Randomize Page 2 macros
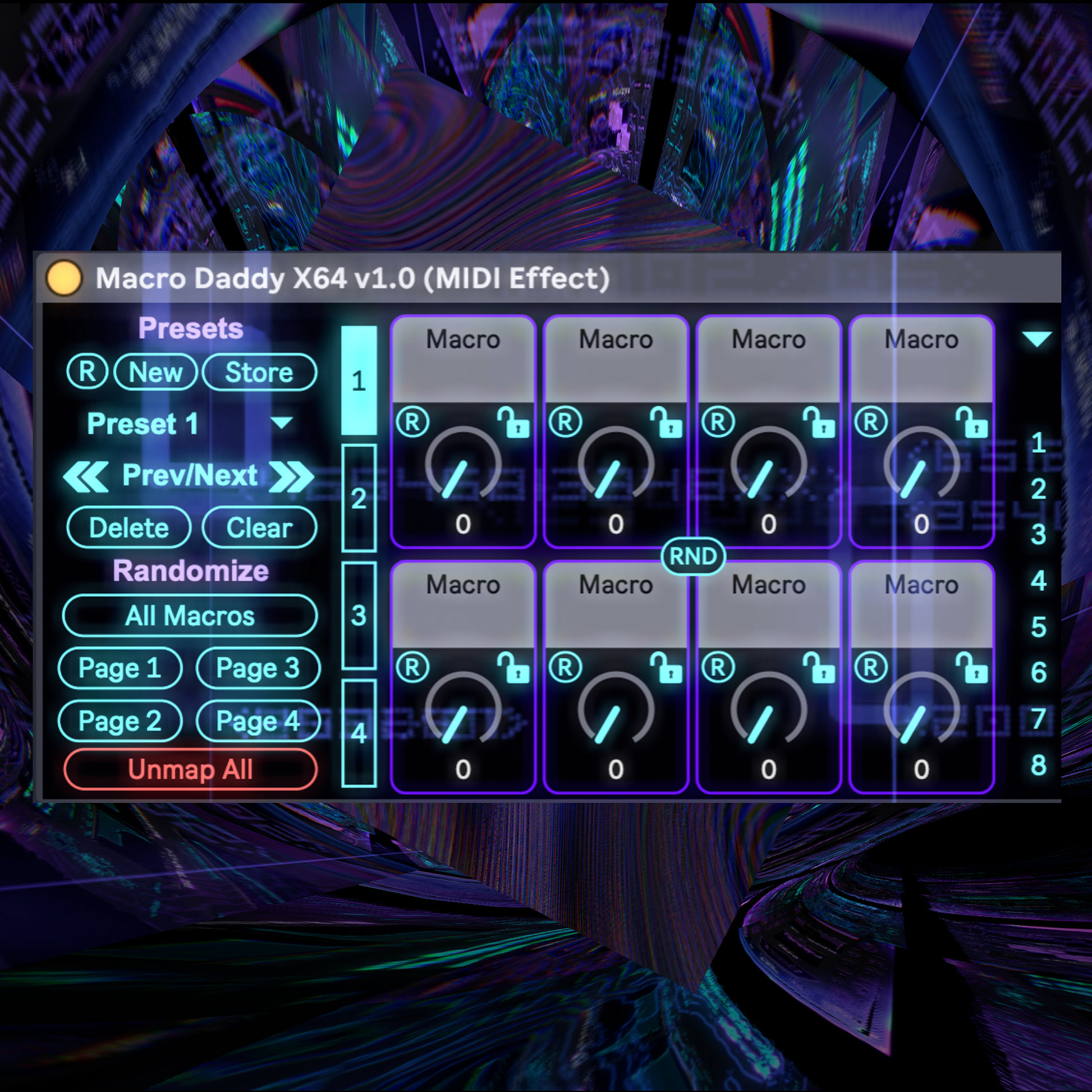1092x1092 pixels. pos(120,721)
